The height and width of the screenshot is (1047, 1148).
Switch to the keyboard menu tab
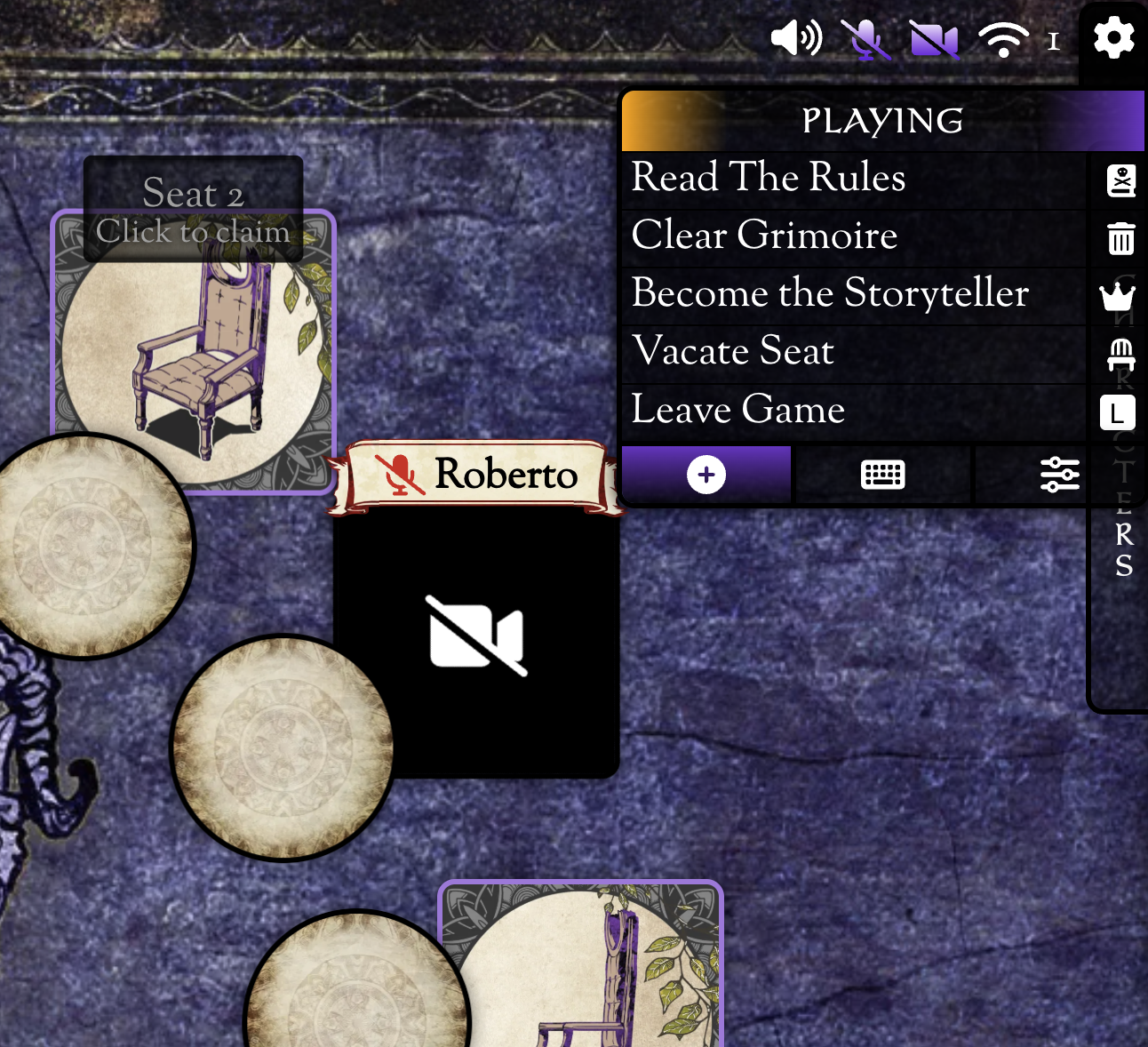[882, 475]
